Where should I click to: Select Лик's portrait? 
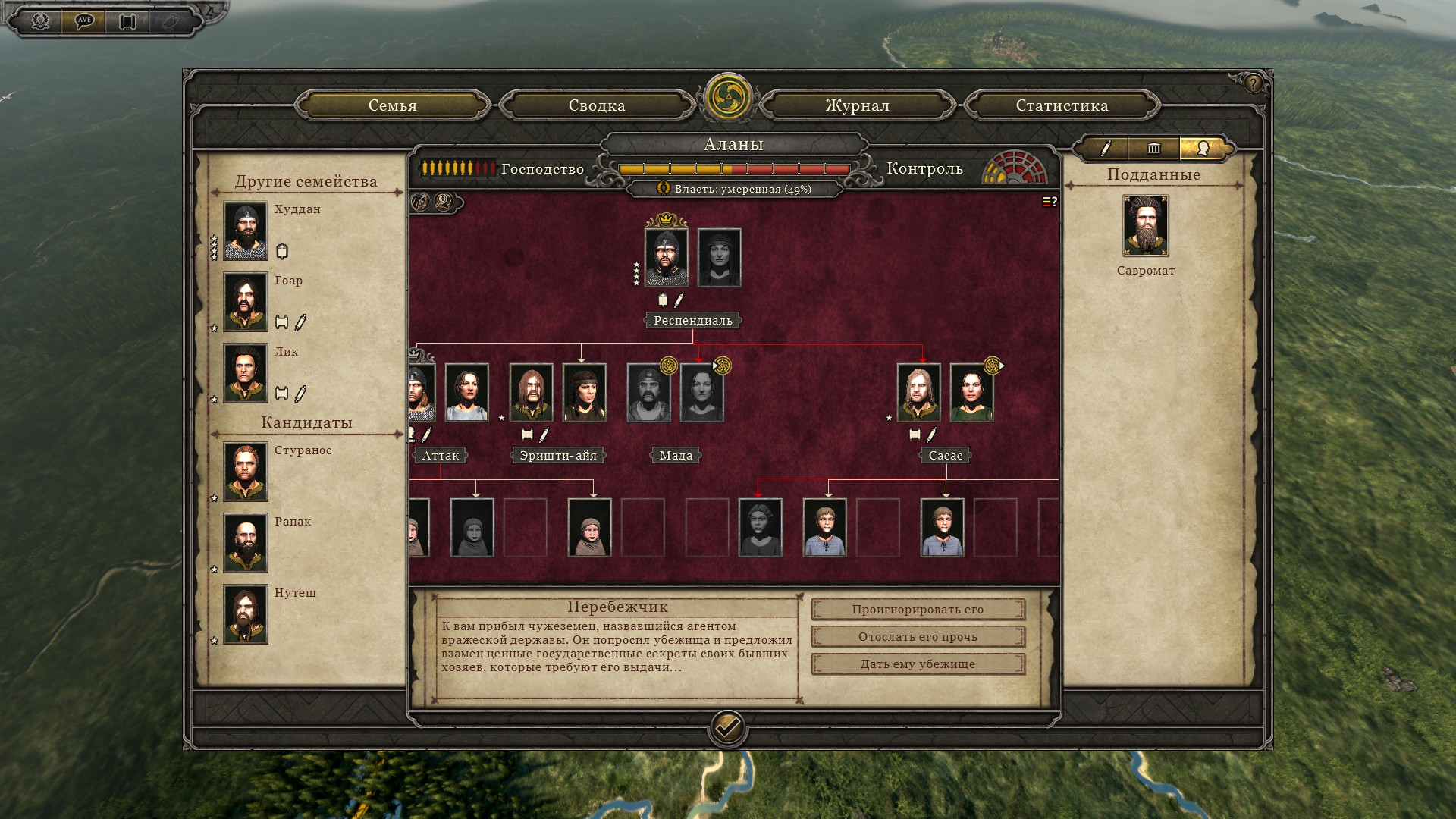pos(246,373)
